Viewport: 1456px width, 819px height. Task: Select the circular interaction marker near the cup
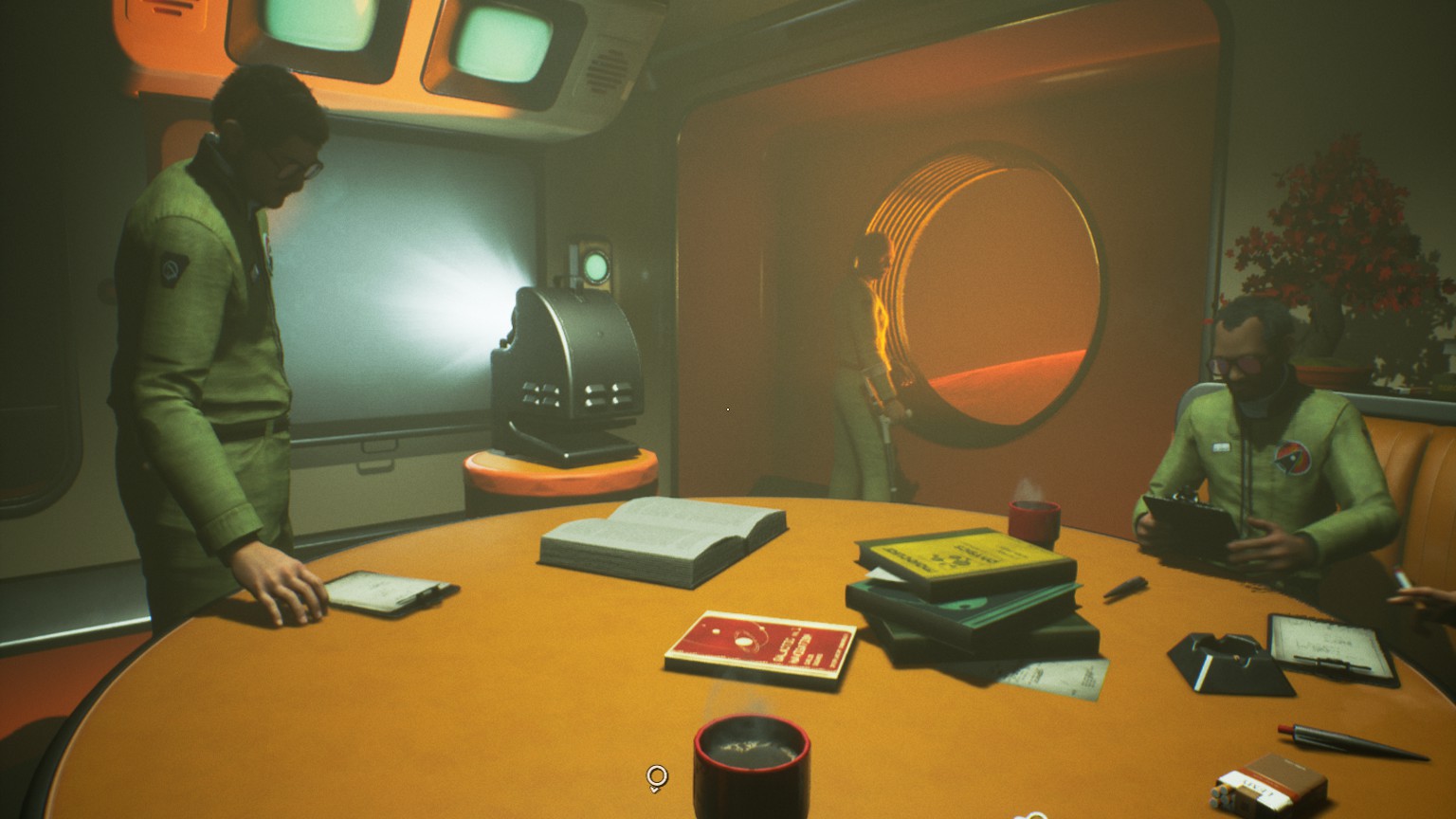[x=656, y=777]
